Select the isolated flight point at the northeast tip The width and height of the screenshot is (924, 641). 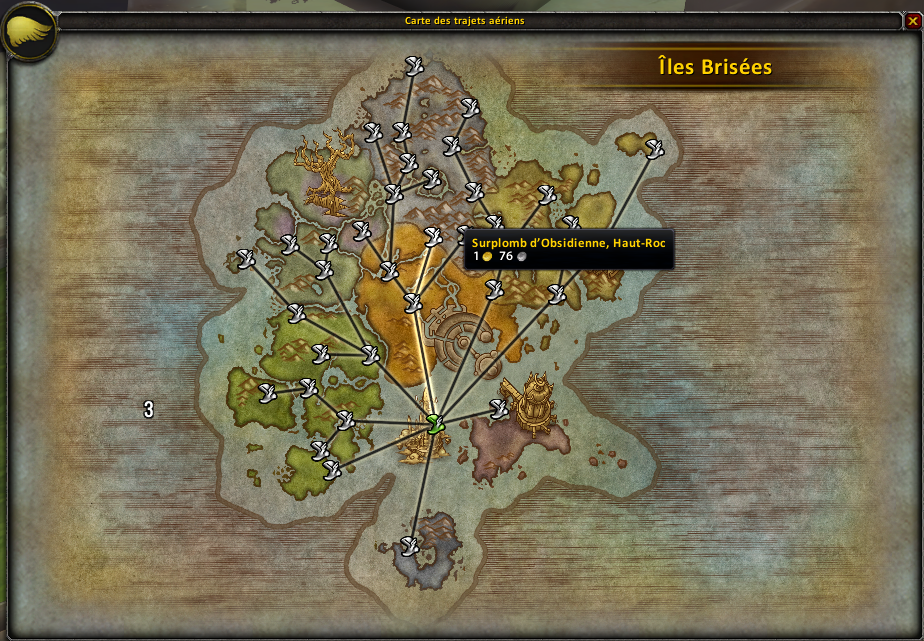[655, 149]
